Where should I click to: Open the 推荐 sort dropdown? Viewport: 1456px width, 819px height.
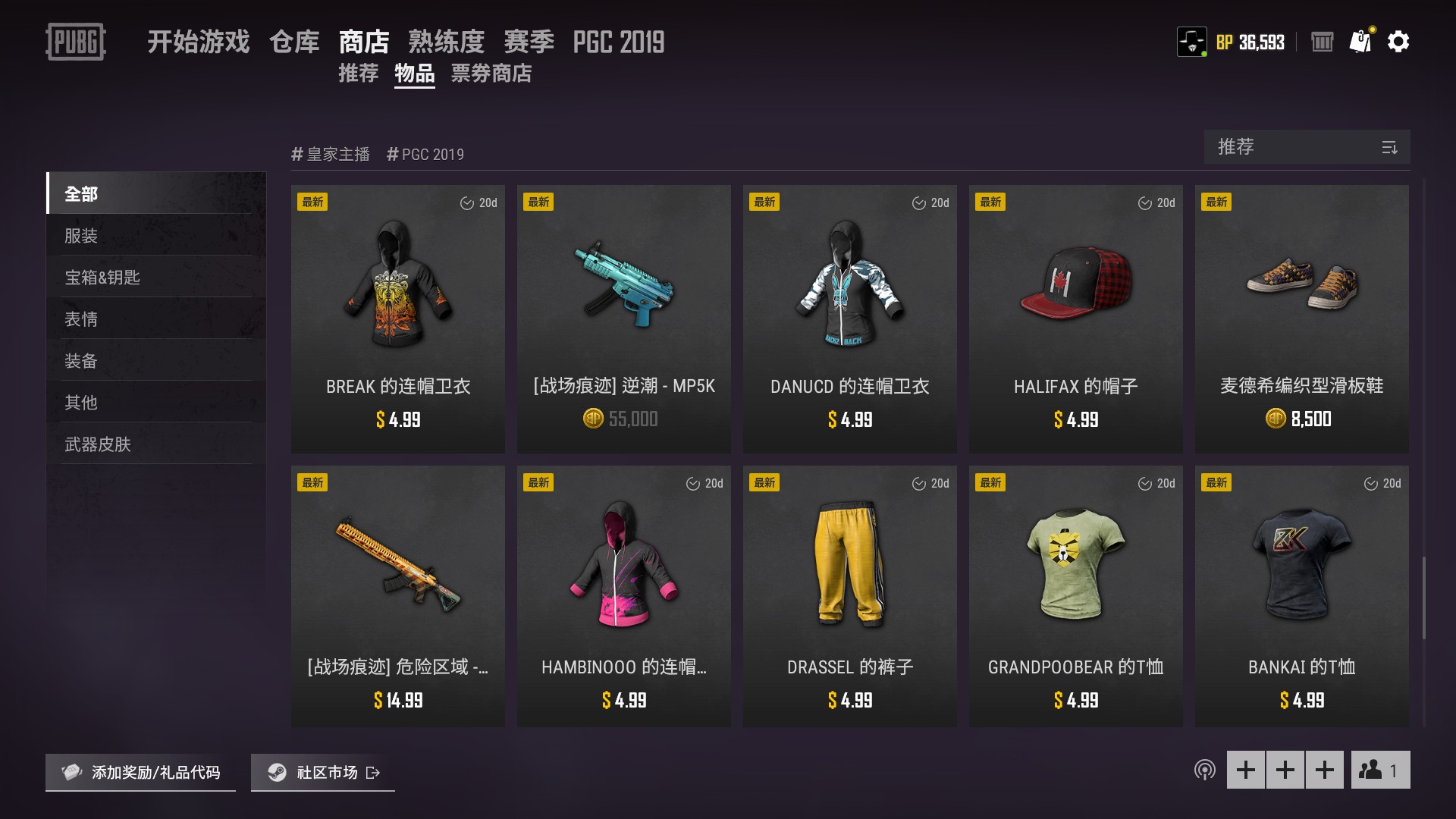(1289, 147)
